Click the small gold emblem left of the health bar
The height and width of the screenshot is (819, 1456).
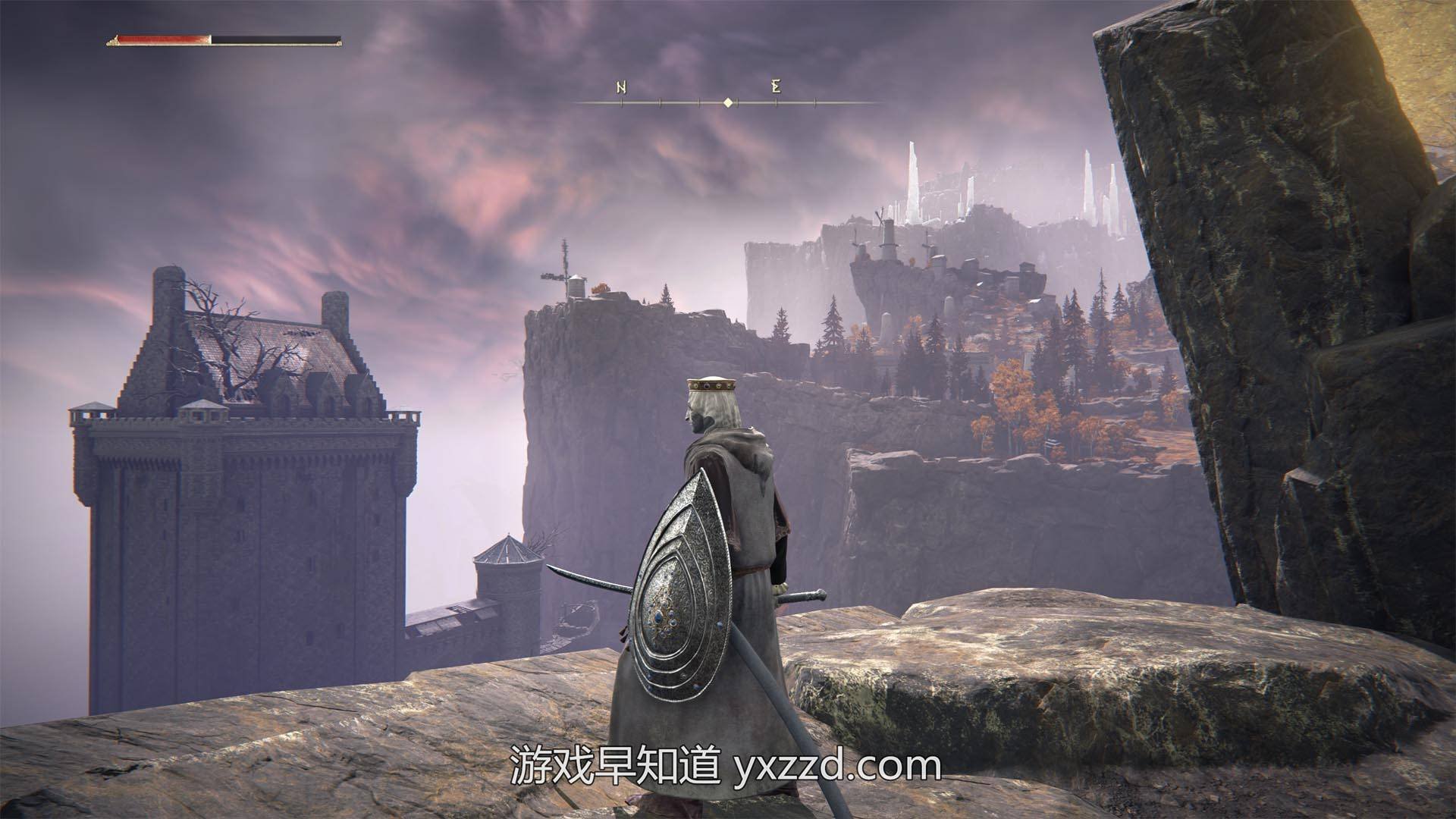[x=114, y=39]
